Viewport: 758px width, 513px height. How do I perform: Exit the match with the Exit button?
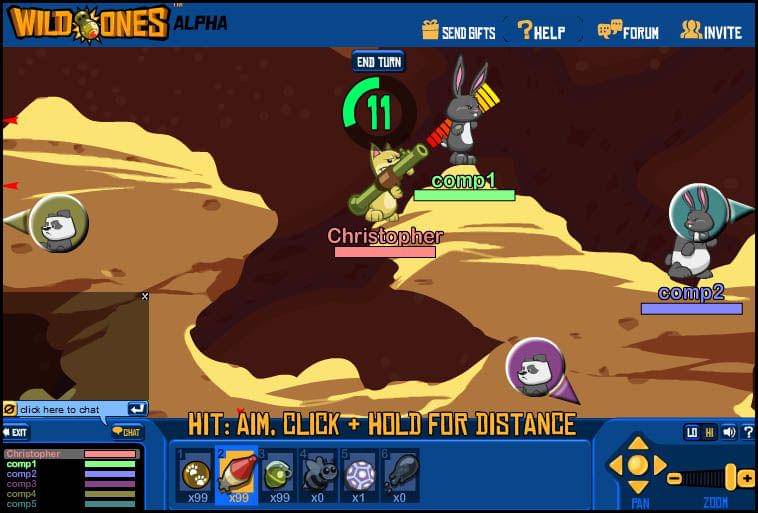click(17, 433)
